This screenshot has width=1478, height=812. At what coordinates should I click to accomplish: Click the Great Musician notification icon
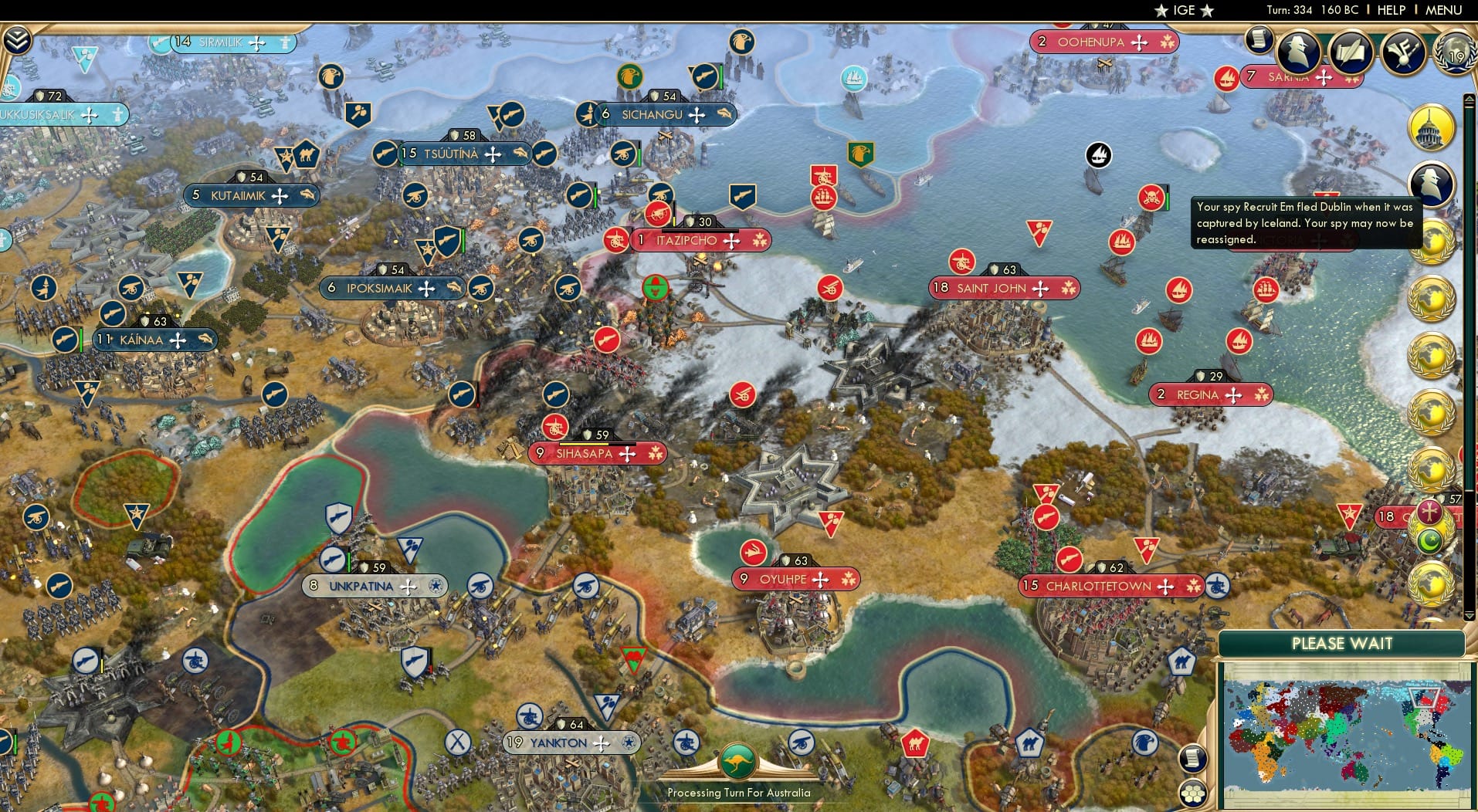[1403, 52]
